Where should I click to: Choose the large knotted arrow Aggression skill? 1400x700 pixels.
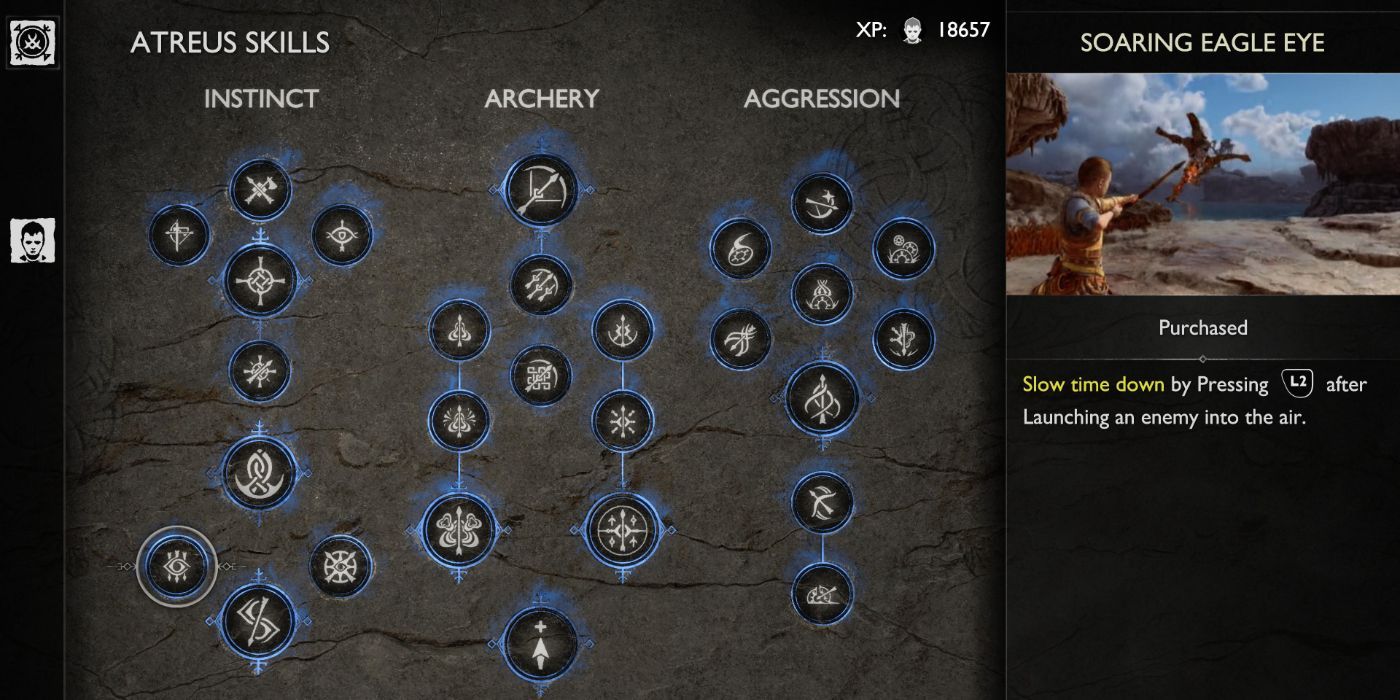822,399
